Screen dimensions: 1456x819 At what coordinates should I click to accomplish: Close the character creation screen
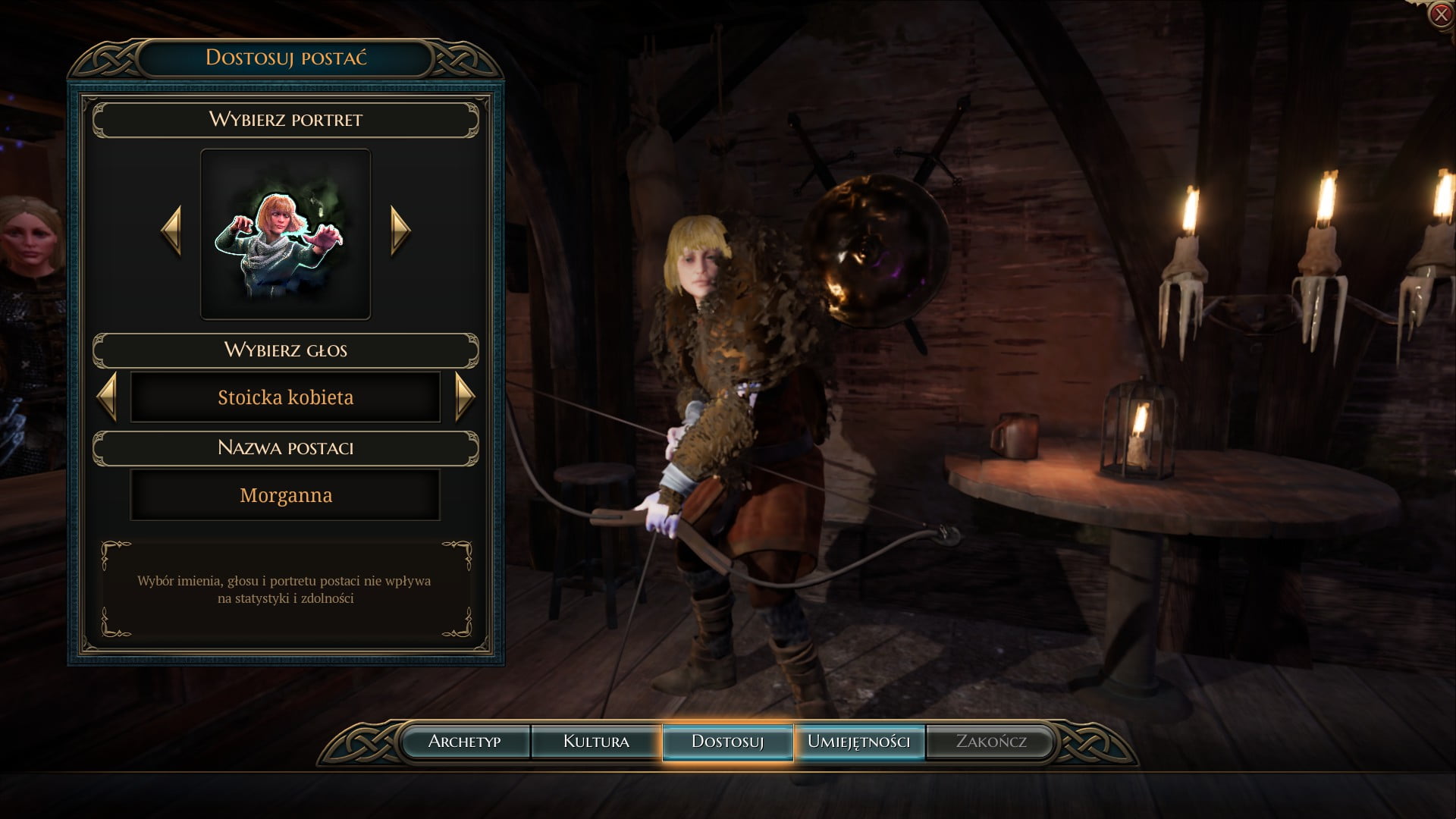pyautogui.click(x=1440, y=14)
